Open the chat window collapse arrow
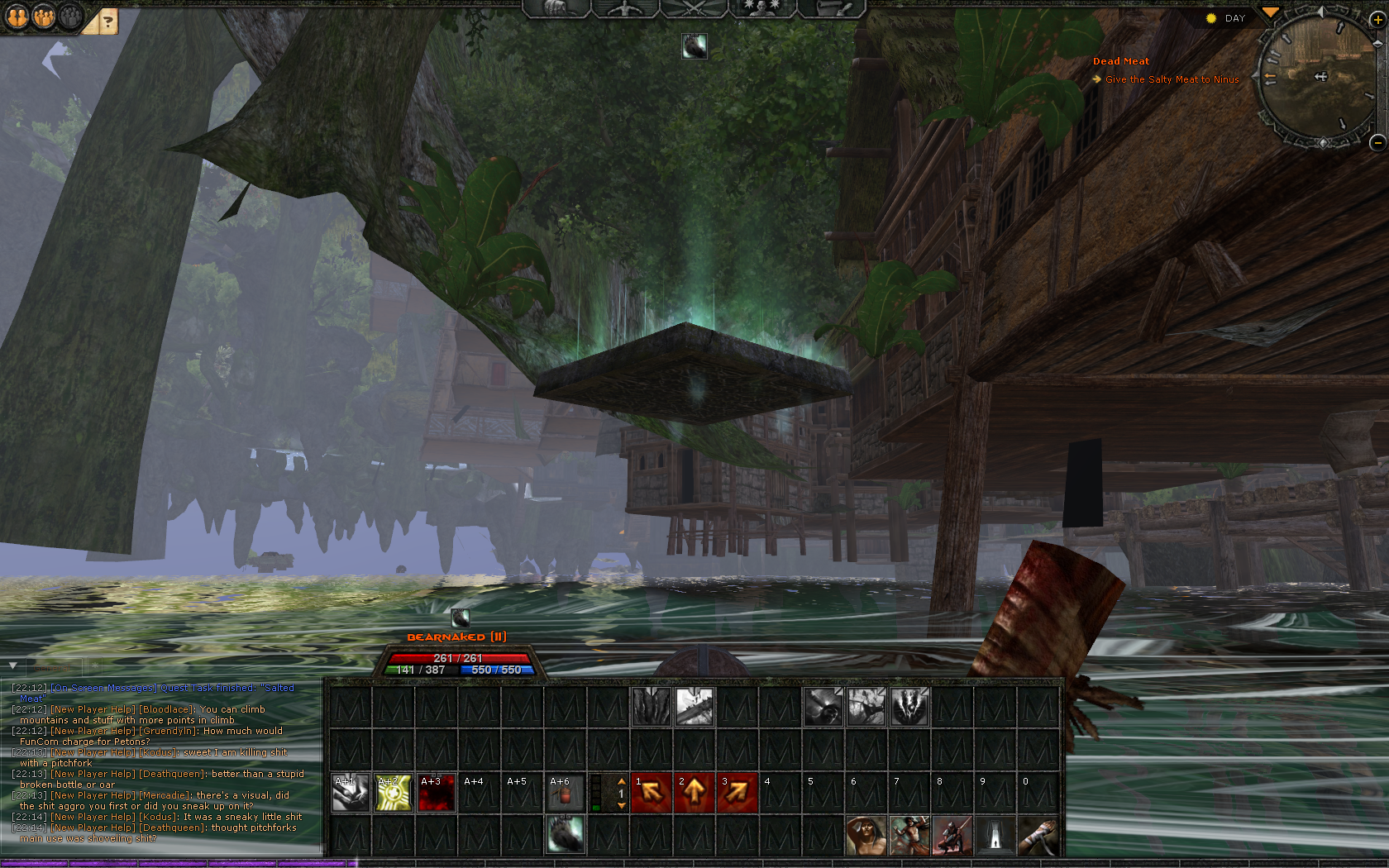The image size is (1389, 868). (12, 665)
